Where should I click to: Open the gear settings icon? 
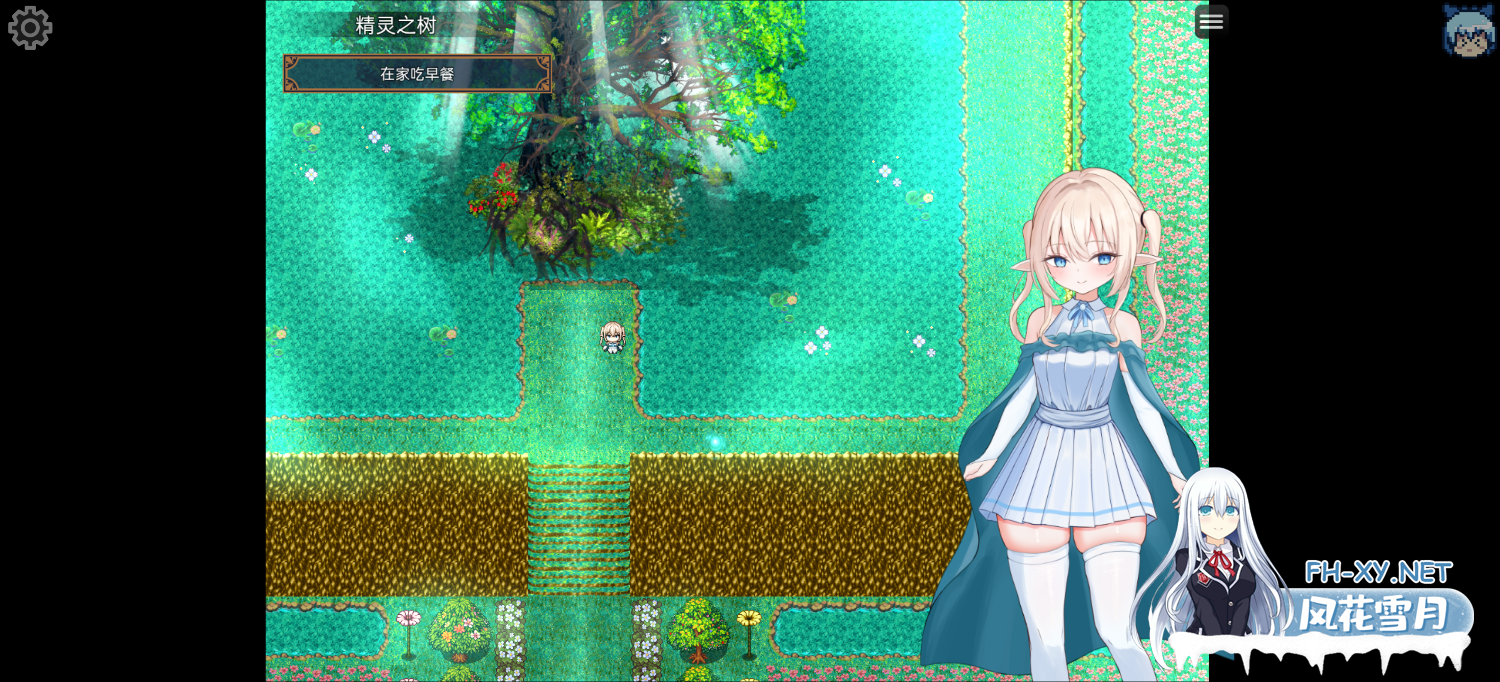(30, 28)
